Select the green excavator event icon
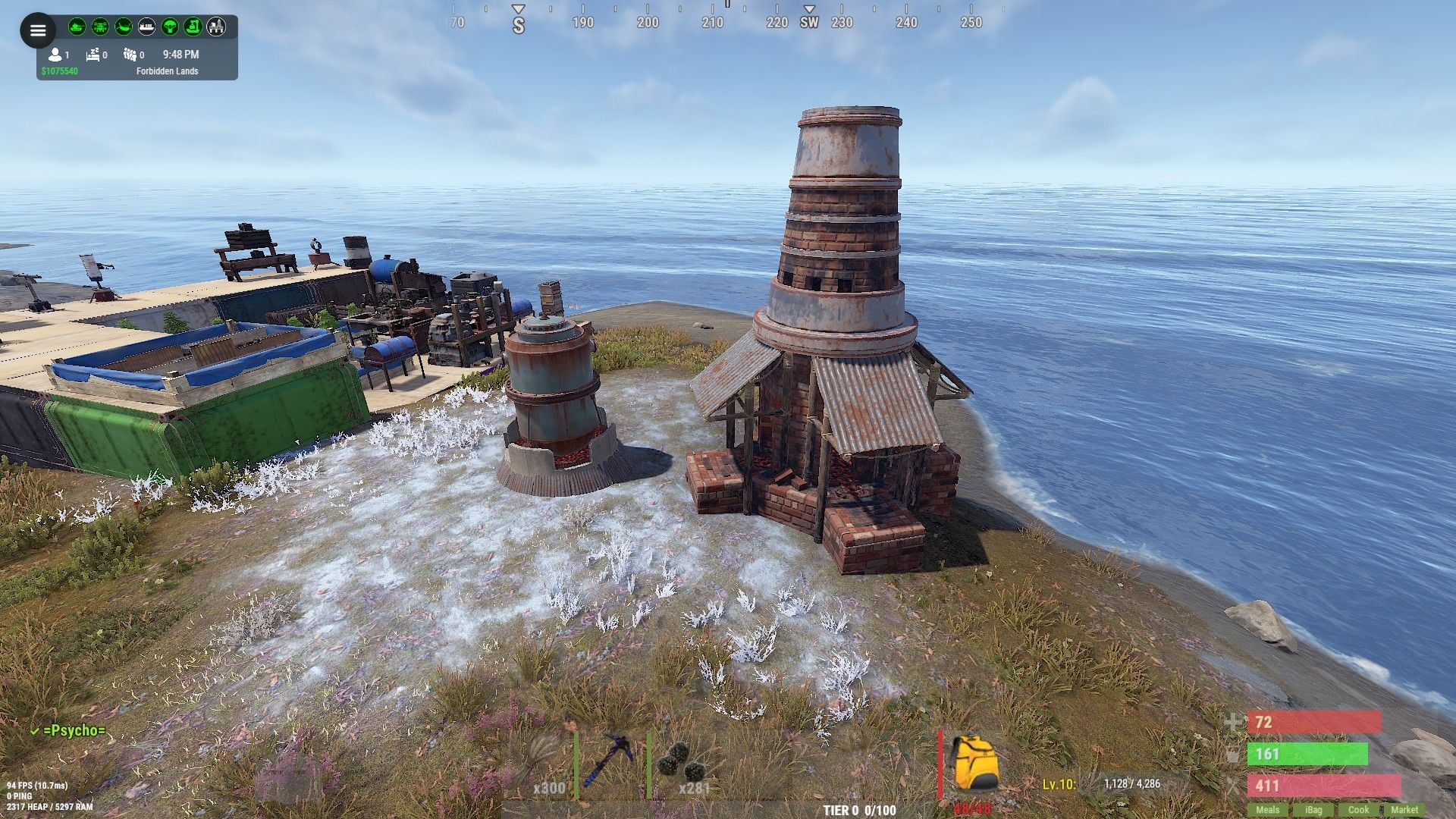This screenshot has height=819, width=1456. click(193, 27)
